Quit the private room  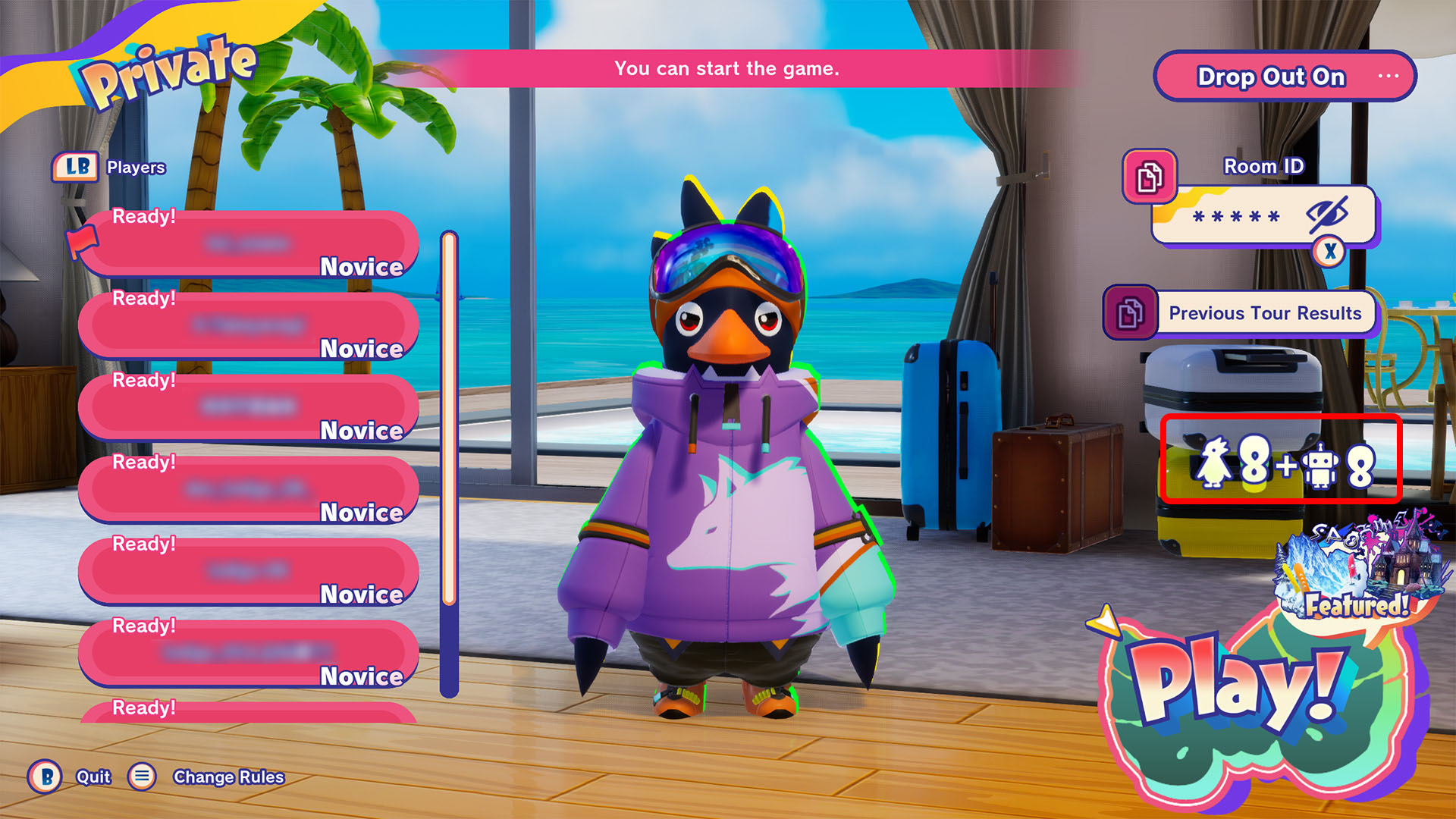click(x=93, y=777)
